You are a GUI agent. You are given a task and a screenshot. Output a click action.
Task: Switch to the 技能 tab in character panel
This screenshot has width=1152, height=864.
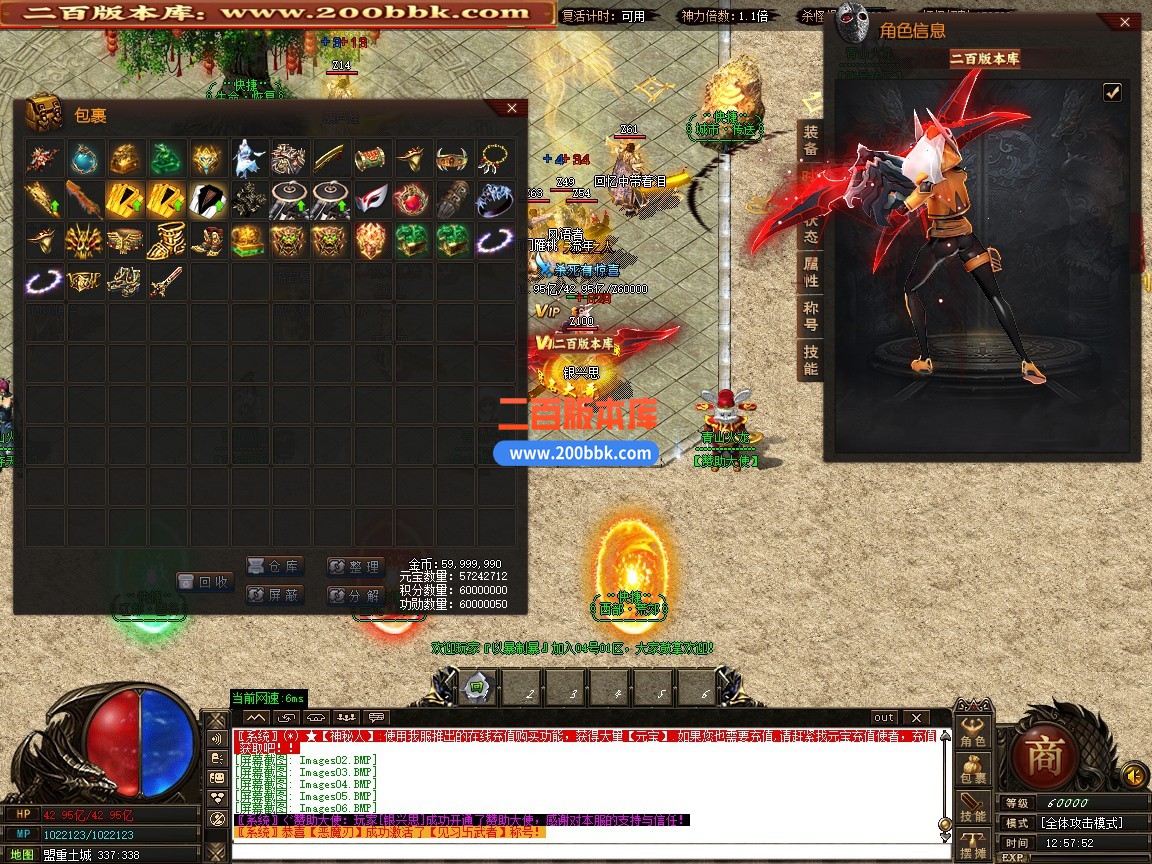(x=811, y=360)
